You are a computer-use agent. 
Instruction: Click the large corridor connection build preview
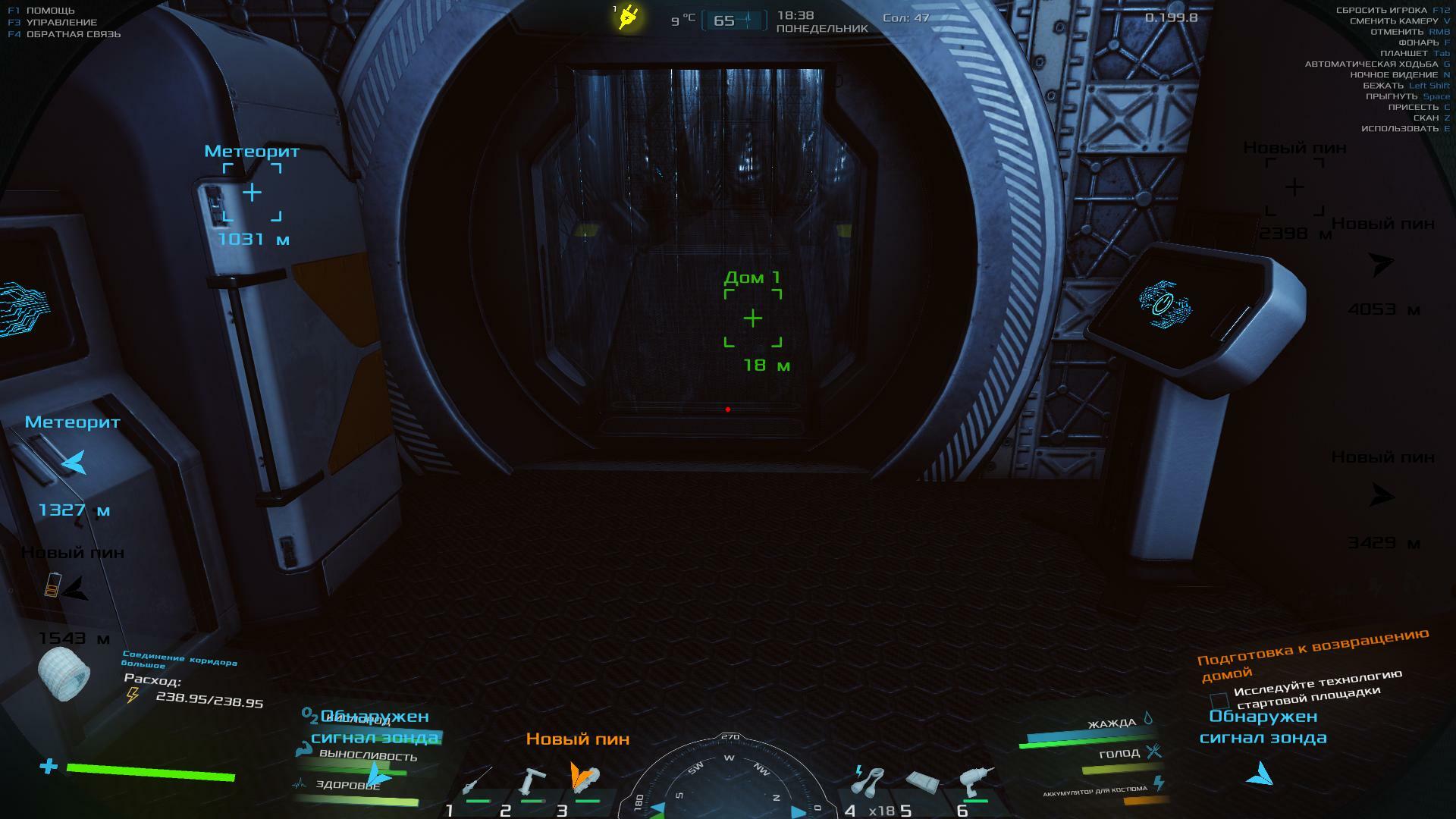64,673
